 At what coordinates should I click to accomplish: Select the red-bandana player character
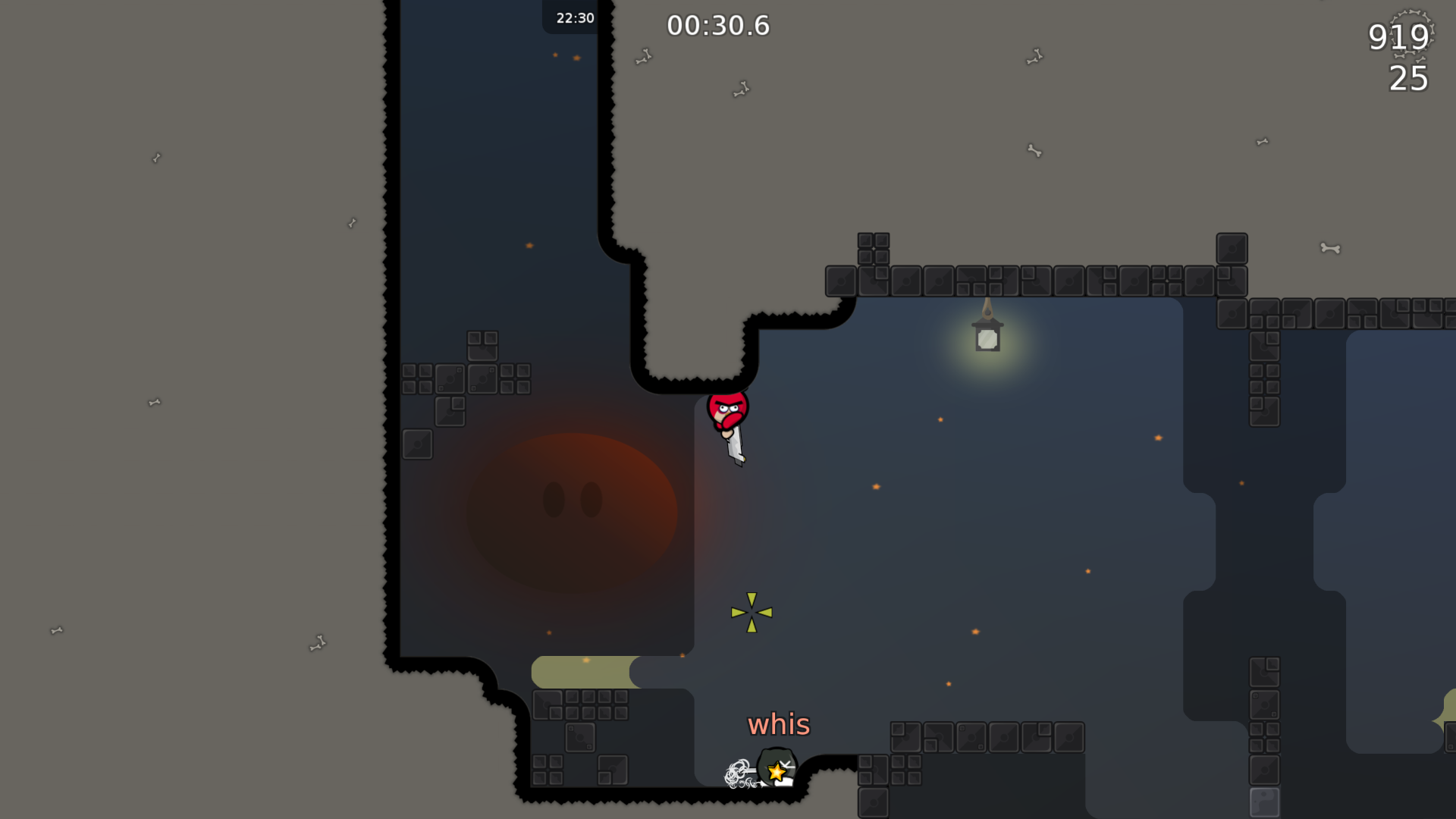click(x=727, y=409)
